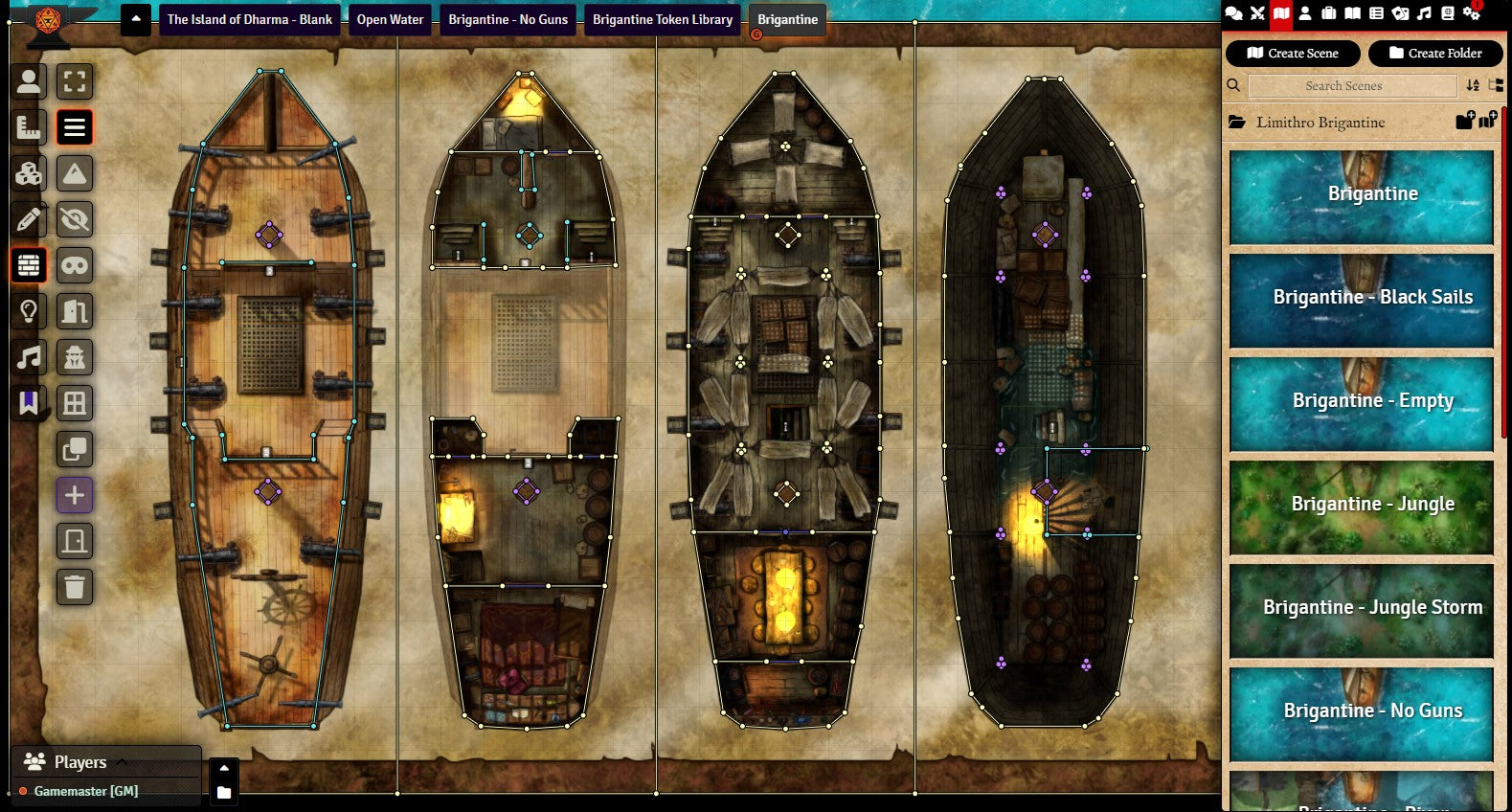Select the invisible wall crossed-eye tool
The image size is (1512, 812).
75,219
